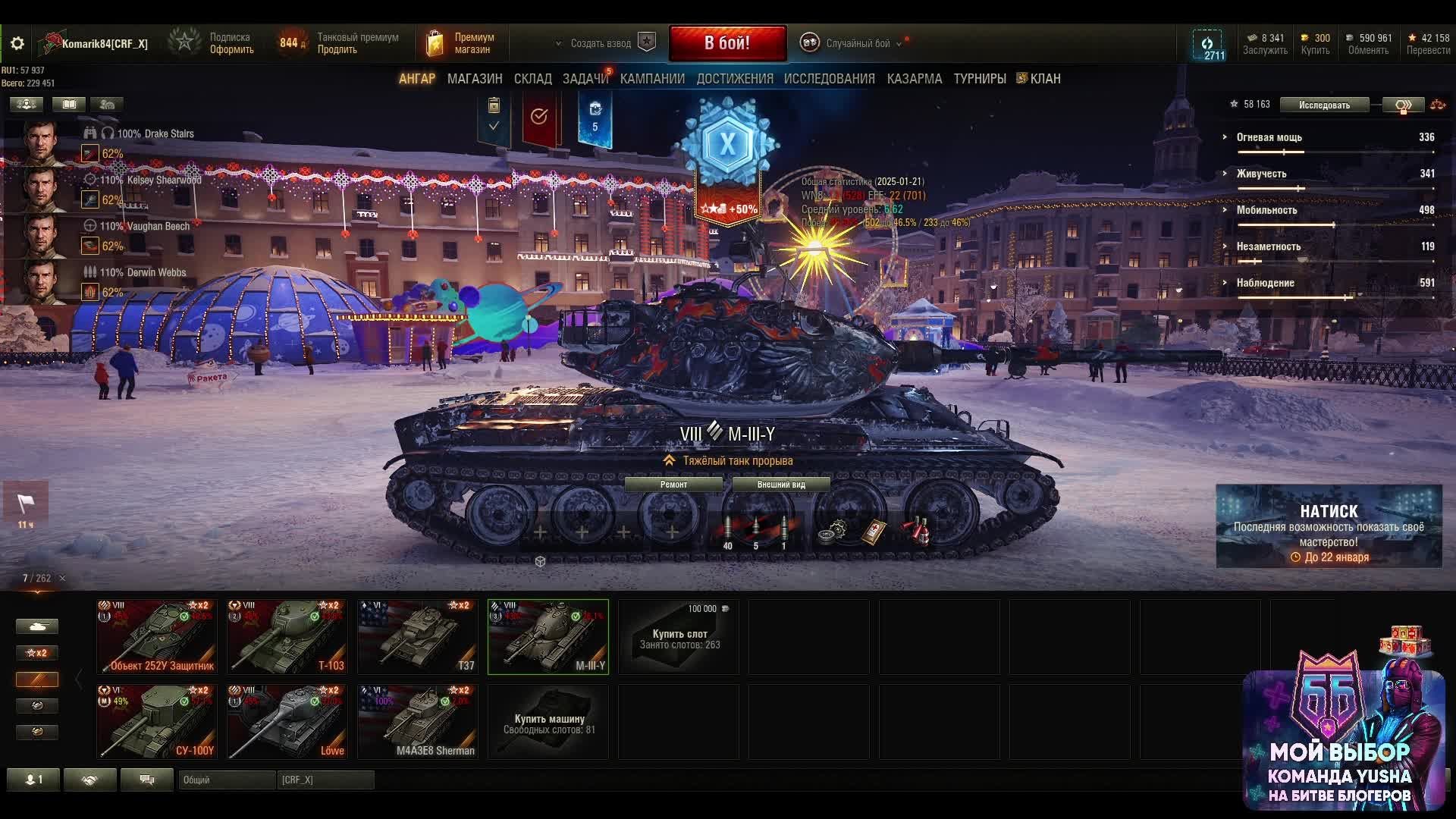Open the Исследовать research button
Image resolution: width=1456 pixels, height=819 pixels.
pos(1324,105)
